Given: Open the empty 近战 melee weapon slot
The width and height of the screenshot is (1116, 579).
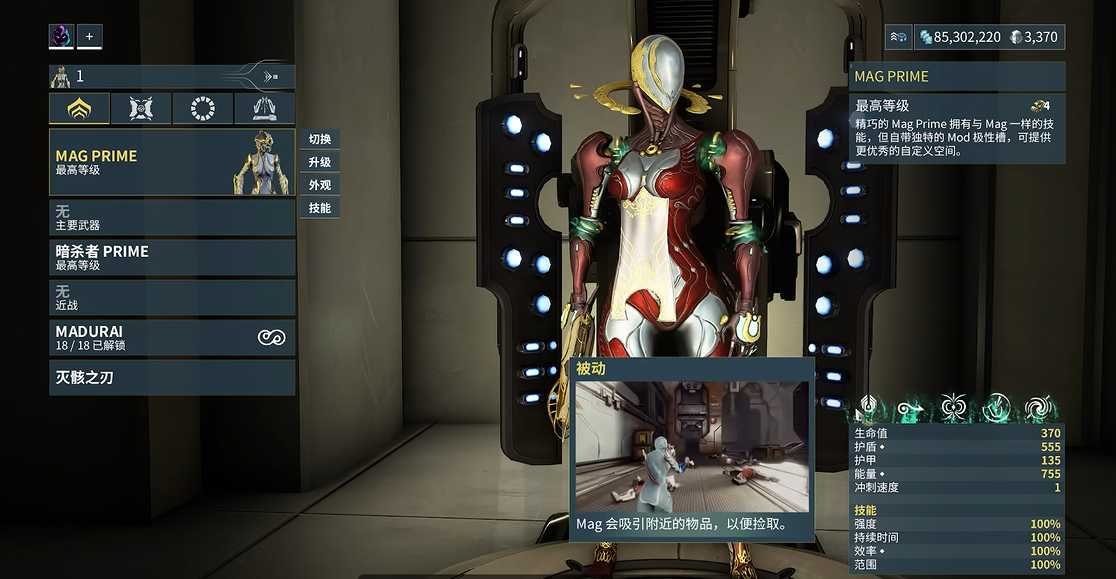Looking at the screenshot, I should [172, 298].
